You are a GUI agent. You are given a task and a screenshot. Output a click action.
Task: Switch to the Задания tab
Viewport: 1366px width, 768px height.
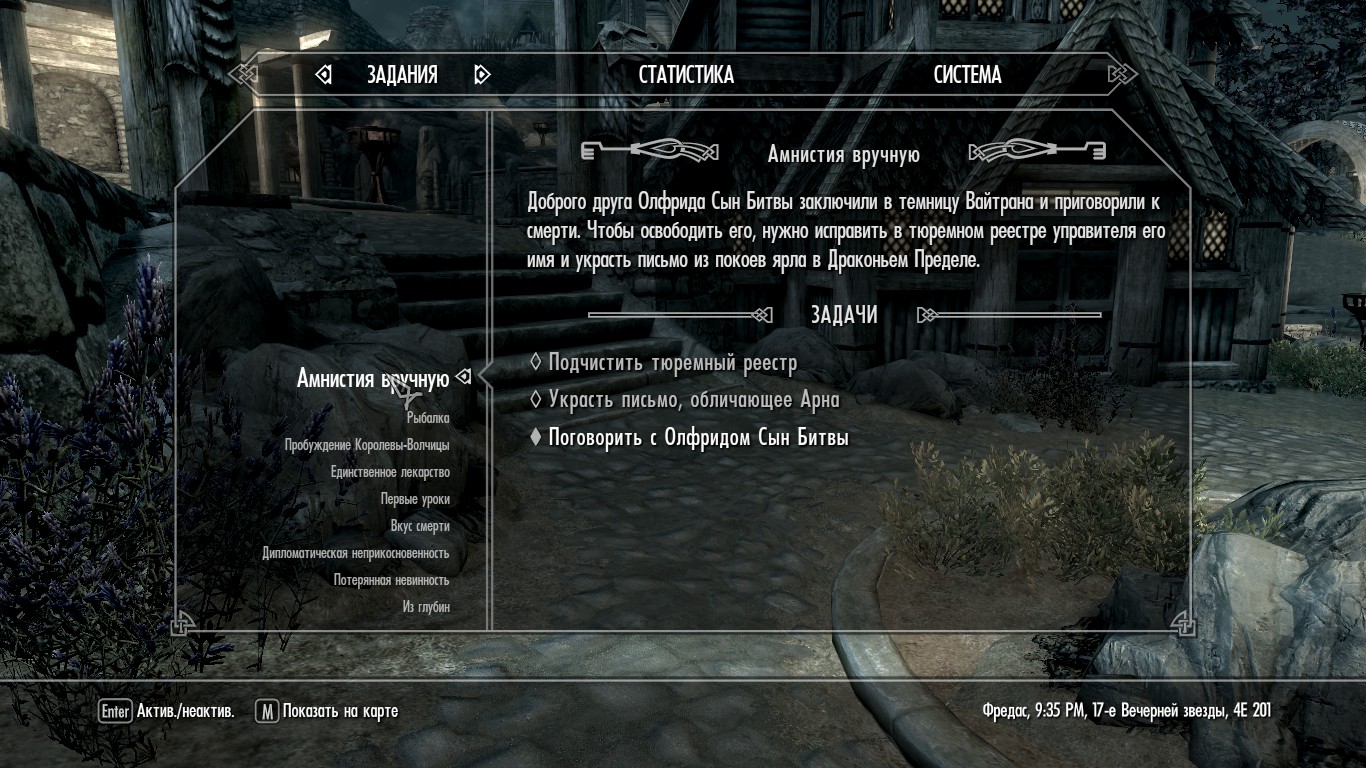[x=402, y=75]
